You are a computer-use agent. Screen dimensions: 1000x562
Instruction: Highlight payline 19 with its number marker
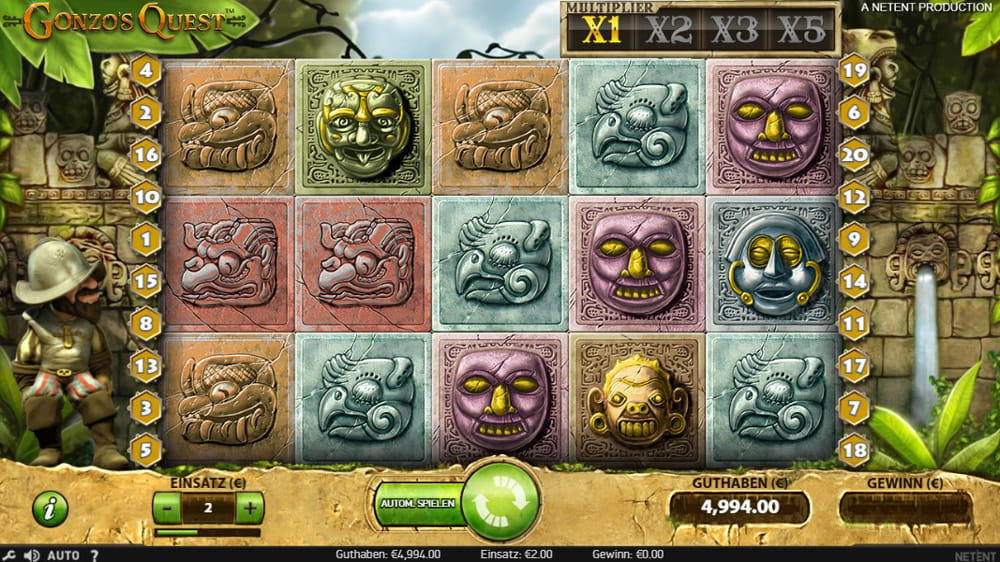854,71
